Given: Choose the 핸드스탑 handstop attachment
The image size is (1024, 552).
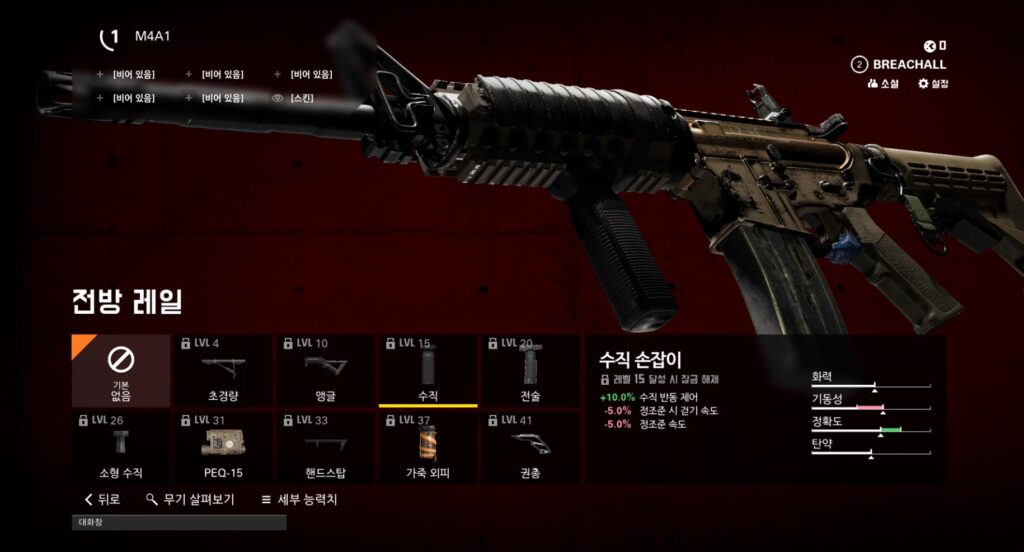Looking at the screenshot, I should (325, 447).
